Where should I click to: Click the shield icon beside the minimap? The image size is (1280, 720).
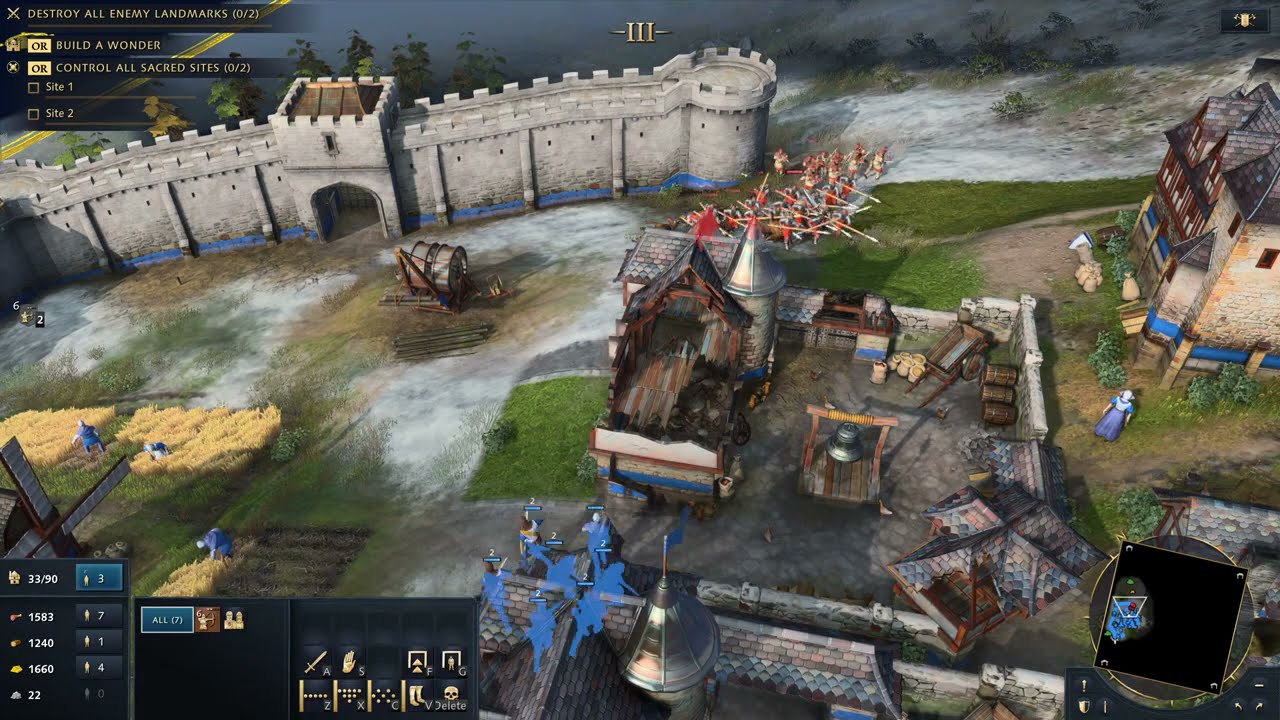click(1083, 706)
